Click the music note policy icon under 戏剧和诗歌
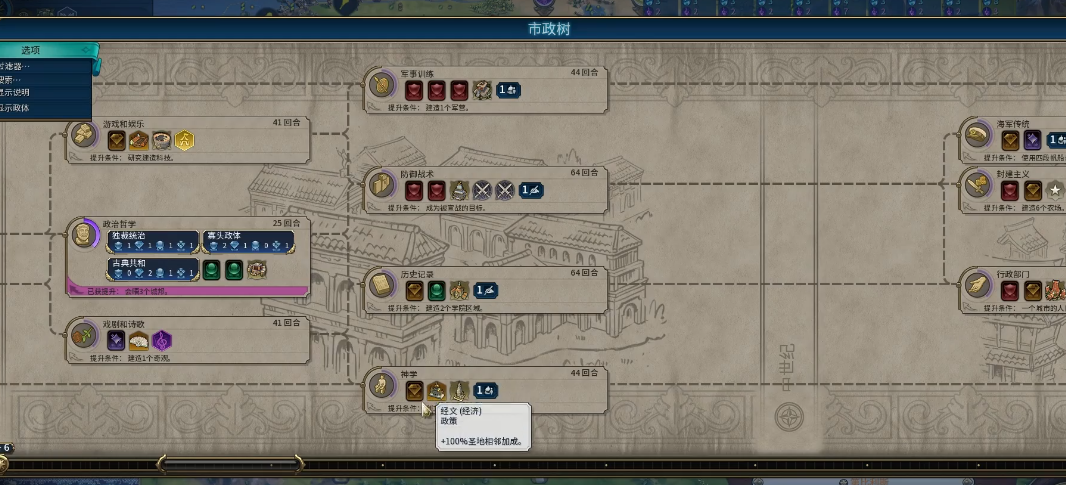Viewport: 1066px width, 485px height. coord(161,340)
